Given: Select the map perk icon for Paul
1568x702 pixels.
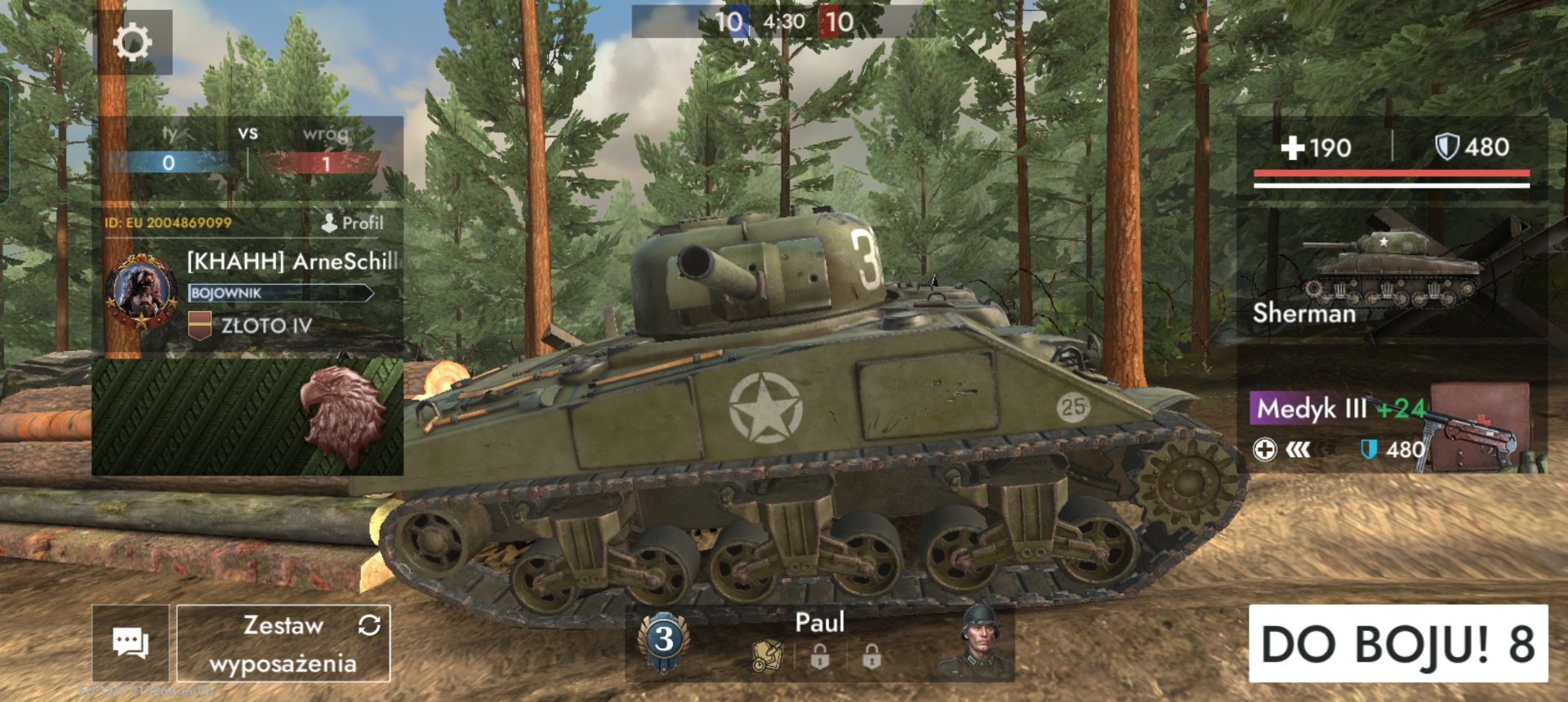Looking at the screenshot, I should [767, 655].
